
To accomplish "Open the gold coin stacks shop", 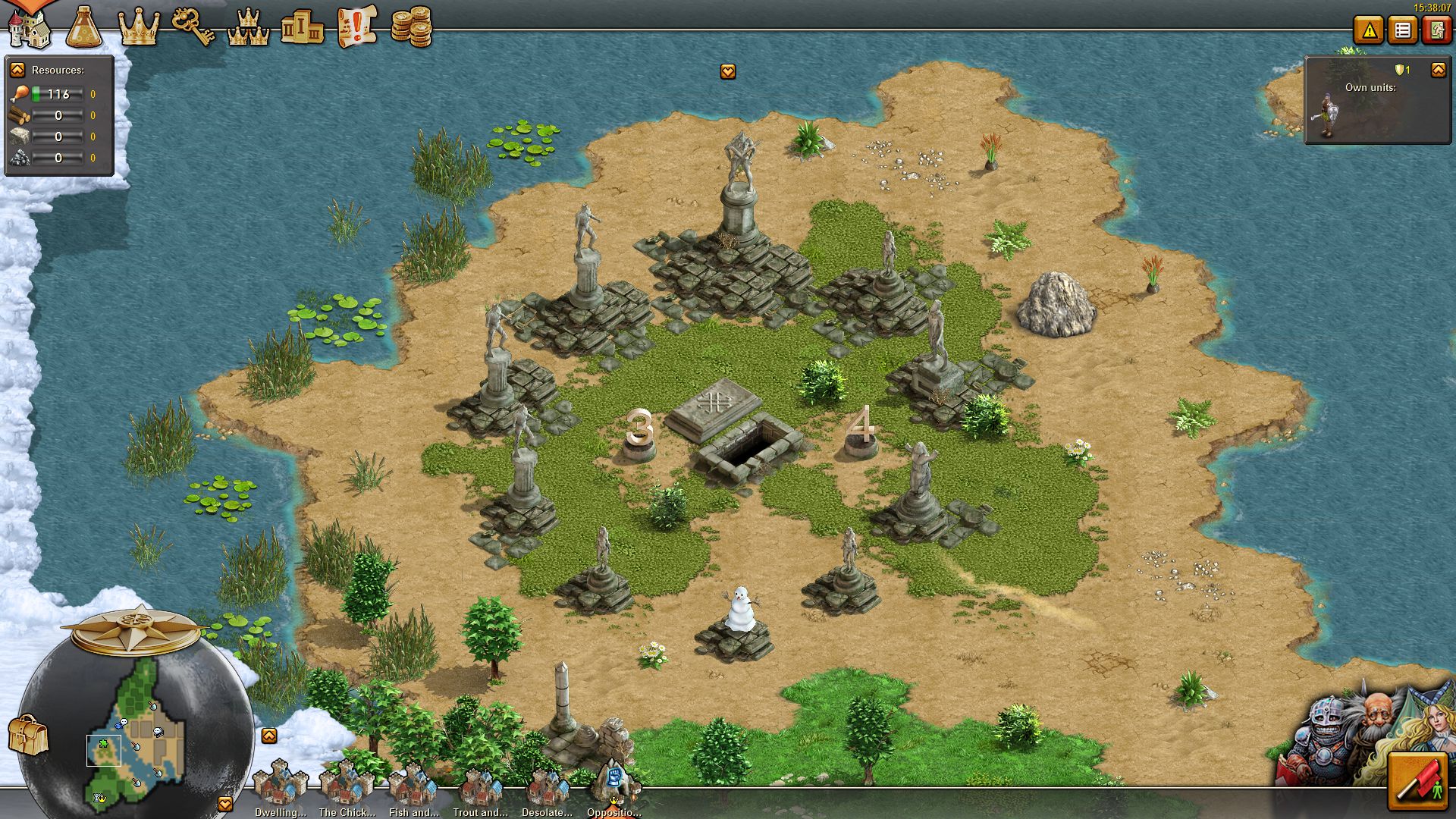I will click(411, 27).
